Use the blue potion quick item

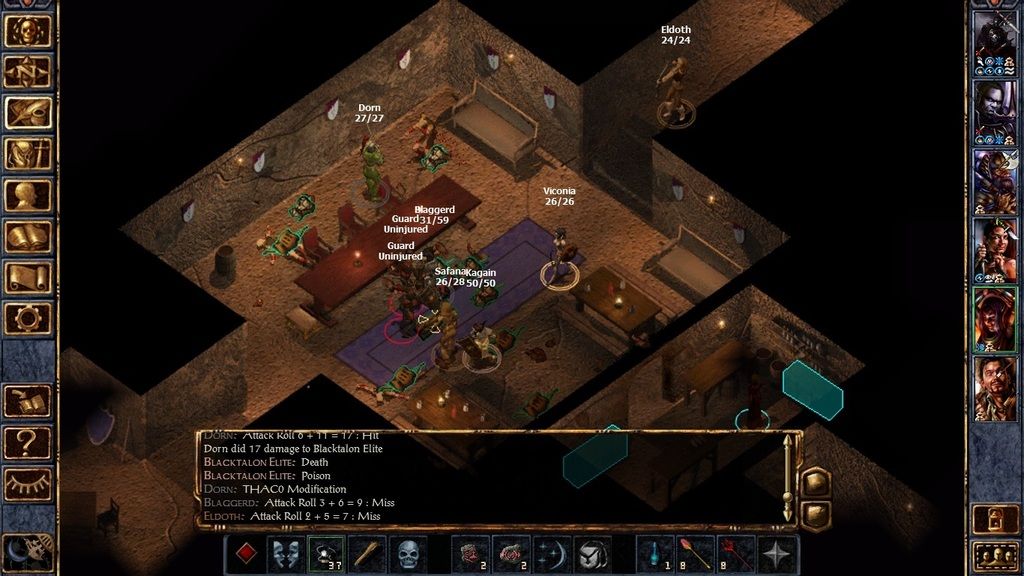[x=655, y=553]
